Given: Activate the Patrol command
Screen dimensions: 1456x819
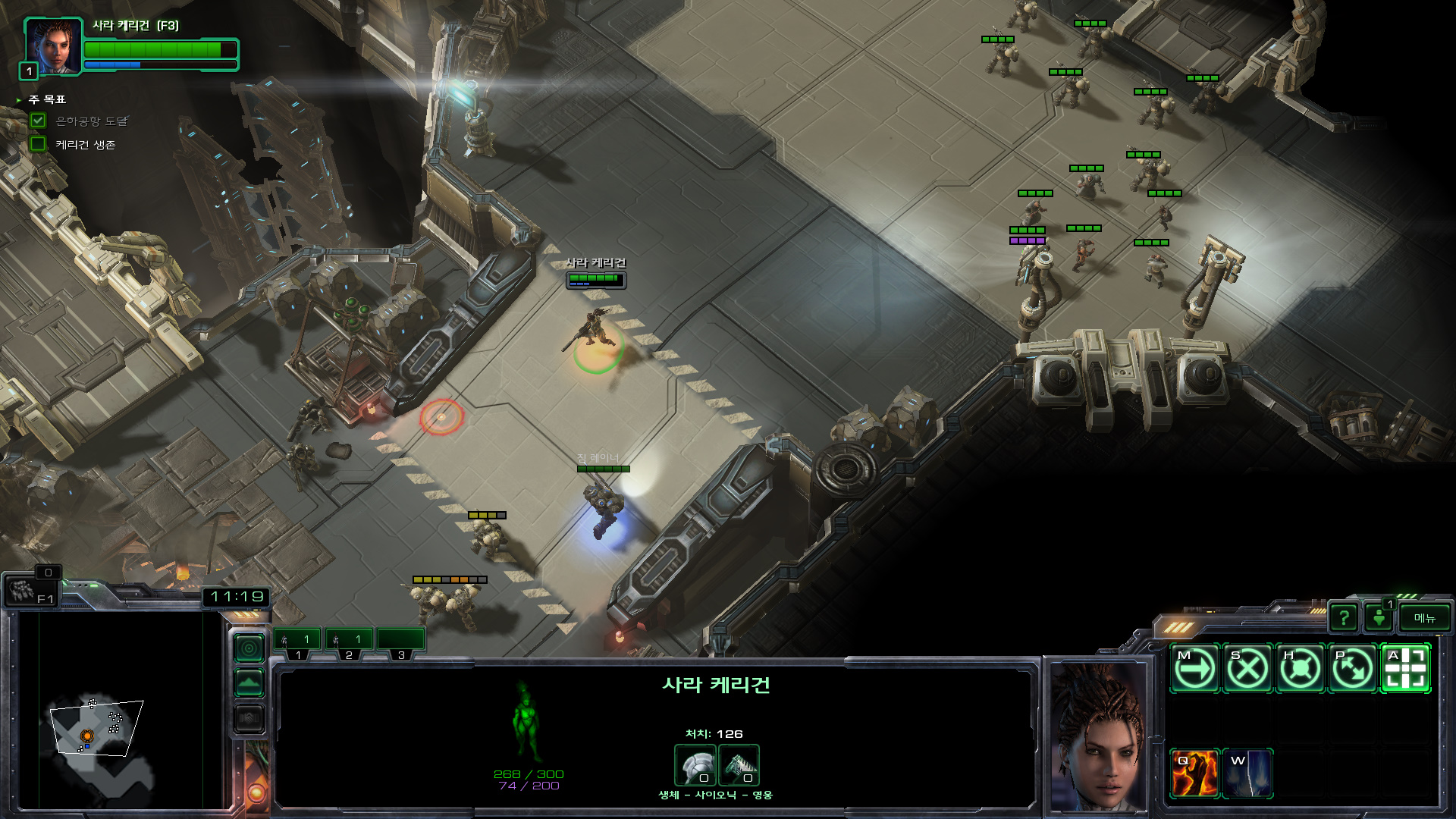Looking at the screenshot, I should pos(1353,669).
